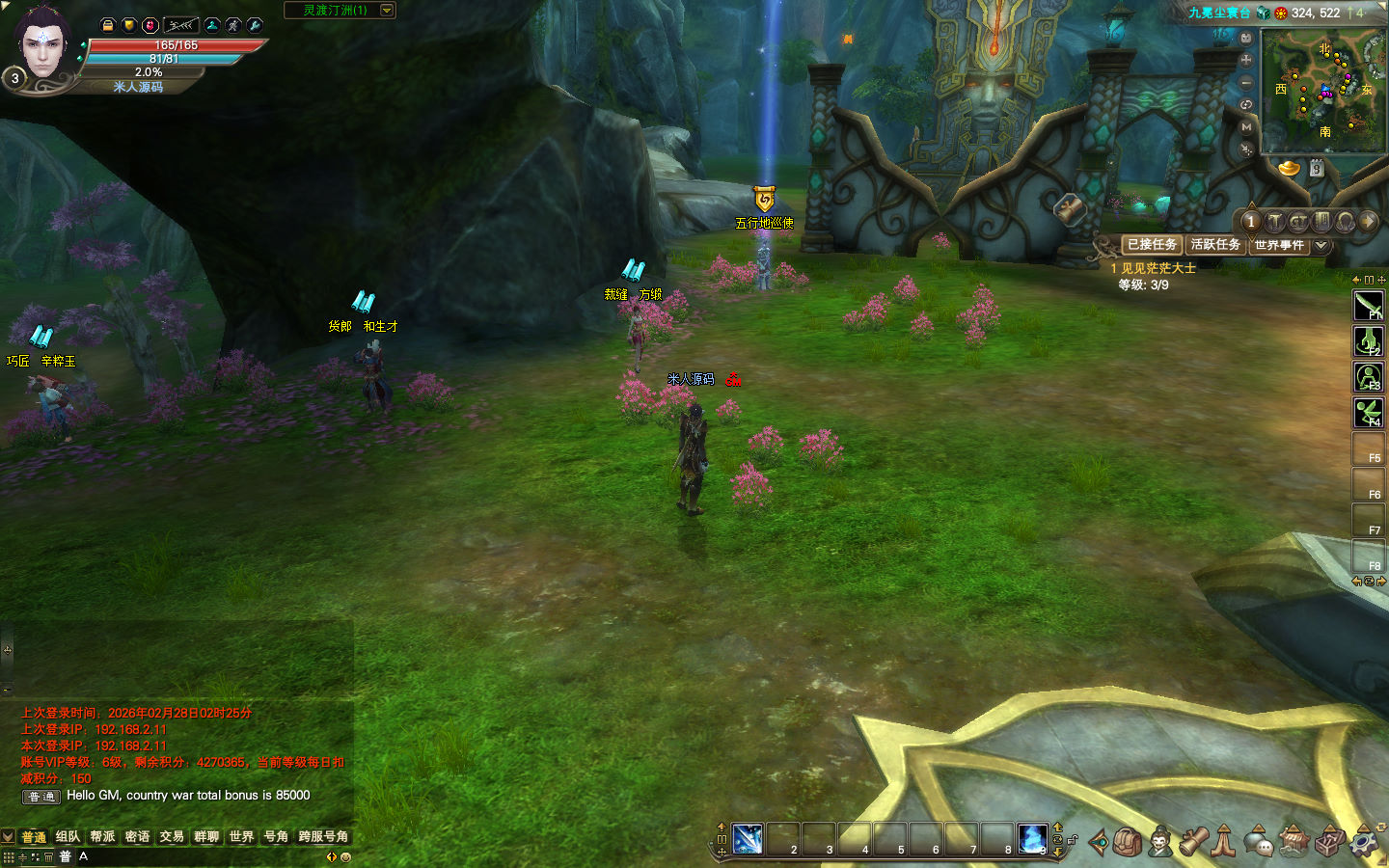
Task: Switch to the 世界事件 tab
Action: 1279,245
